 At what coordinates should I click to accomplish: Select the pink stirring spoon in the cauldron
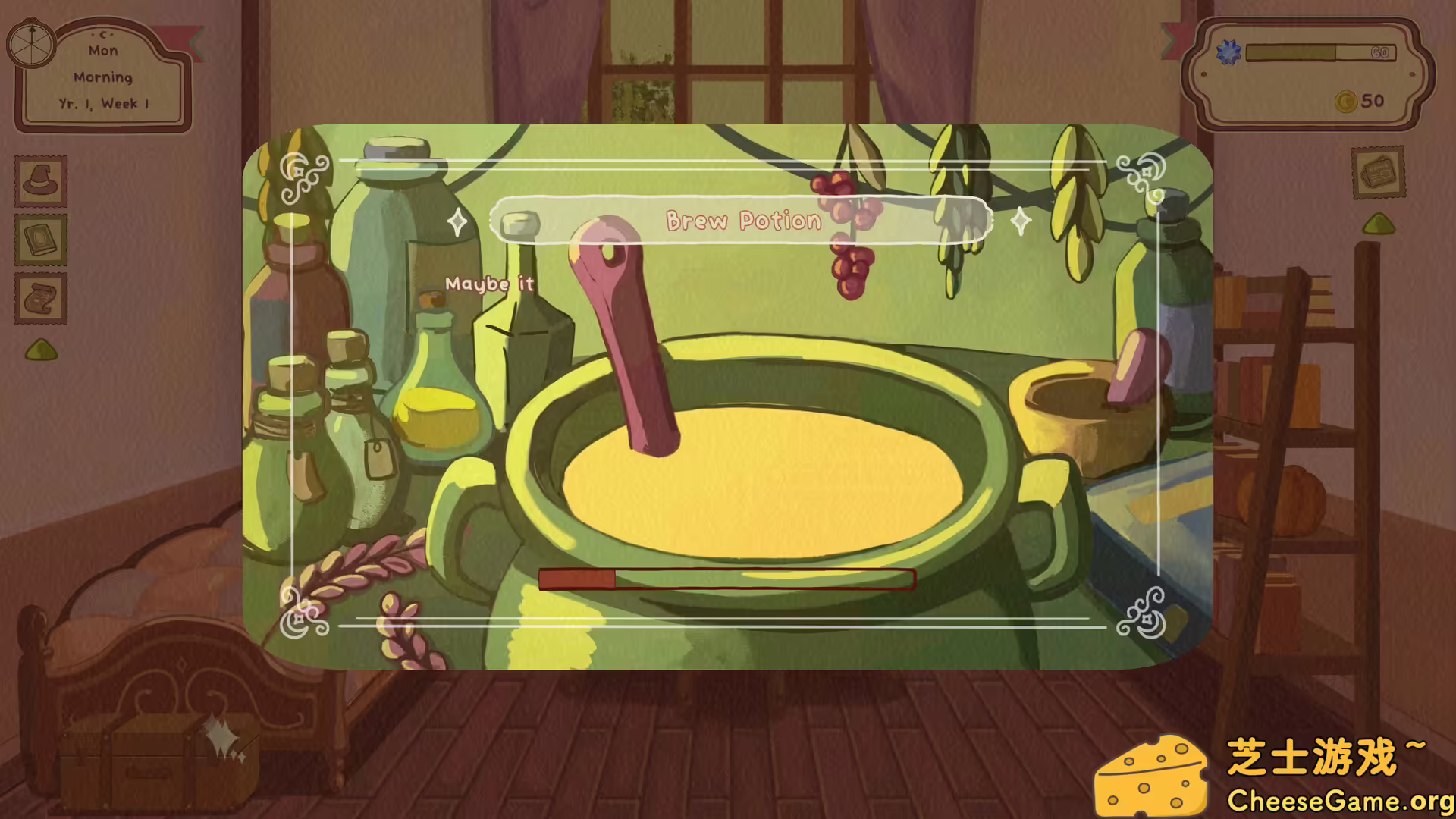(626, 341)
